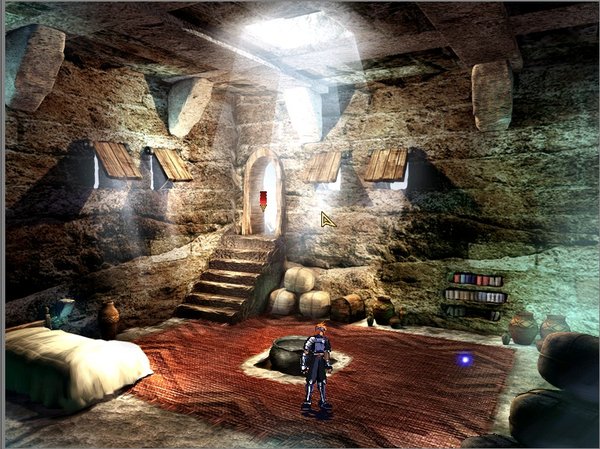Viewport: 600px width, 449px height.
Task: Click the red exit arrow in the doorway
Action: (x=263, y=200)
